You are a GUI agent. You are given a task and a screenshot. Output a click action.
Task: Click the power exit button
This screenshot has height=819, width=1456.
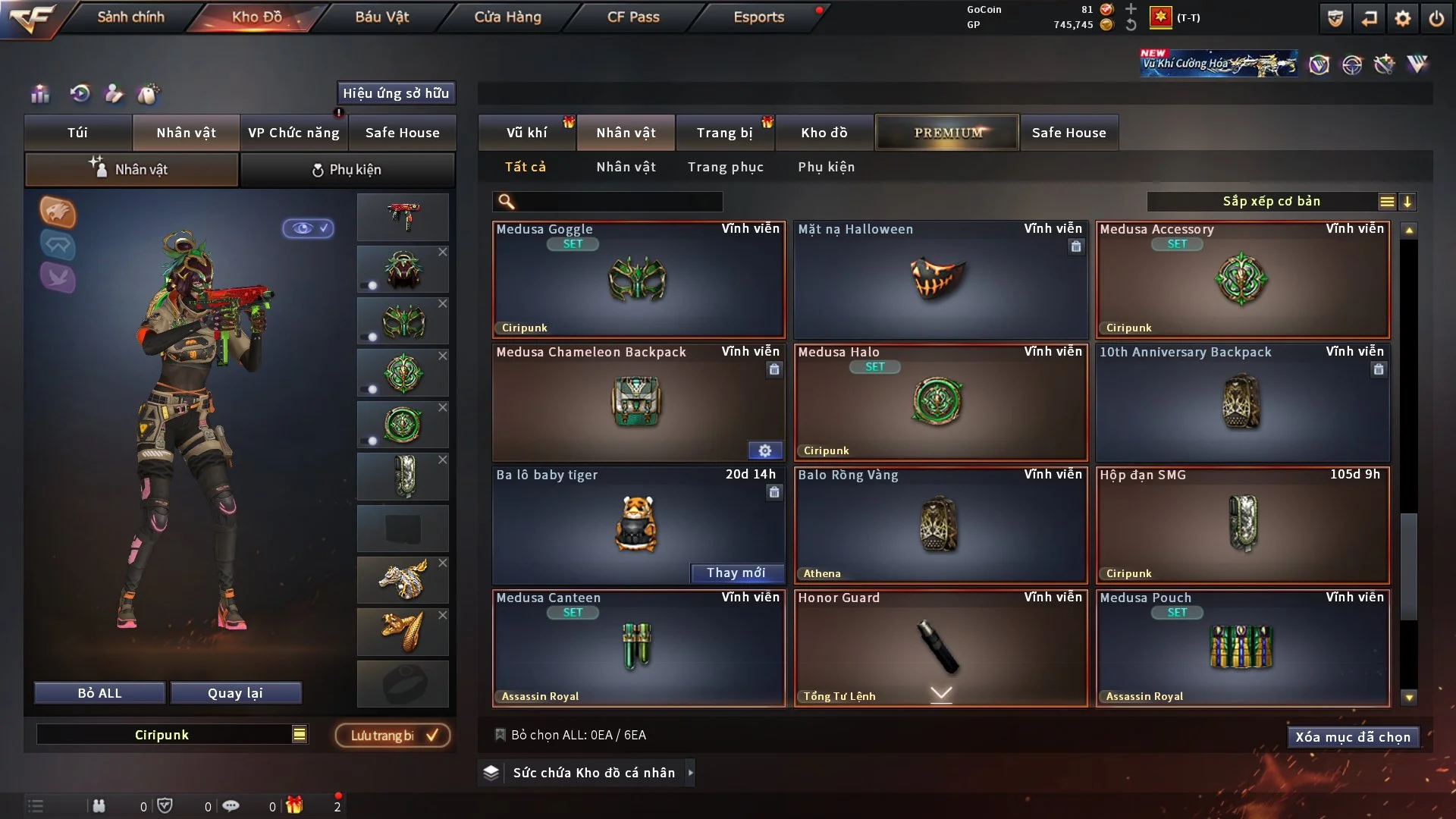[1436, 18]
